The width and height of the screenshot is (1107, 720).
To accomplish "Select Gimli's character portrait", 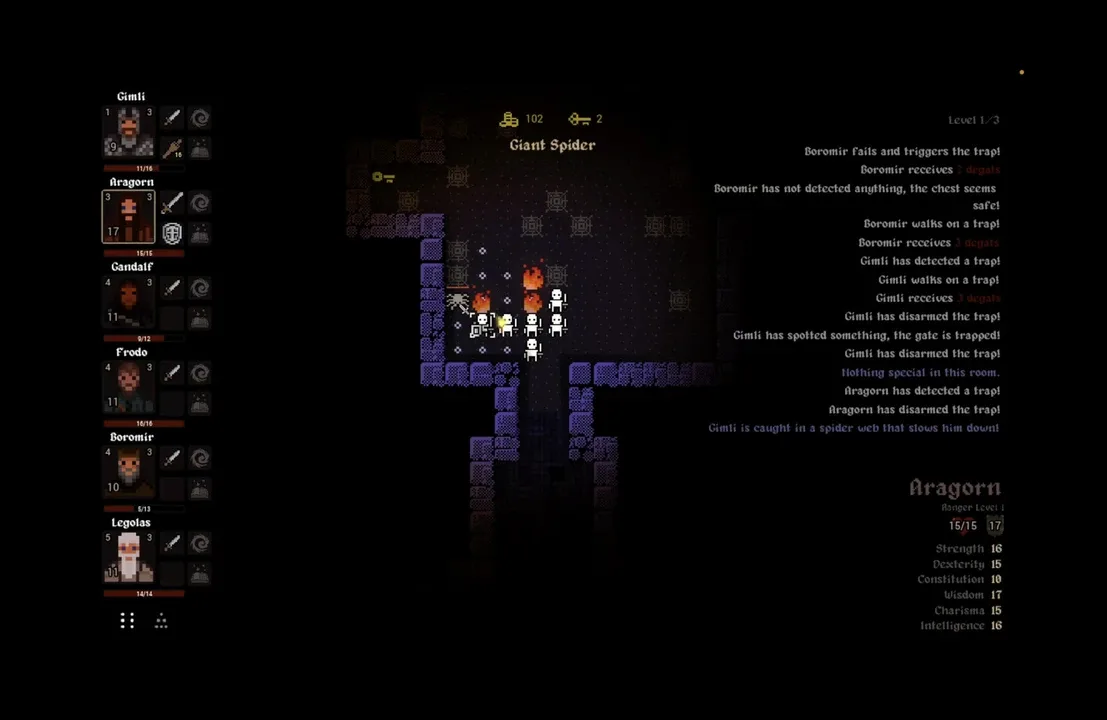I will tap(129, 131).
